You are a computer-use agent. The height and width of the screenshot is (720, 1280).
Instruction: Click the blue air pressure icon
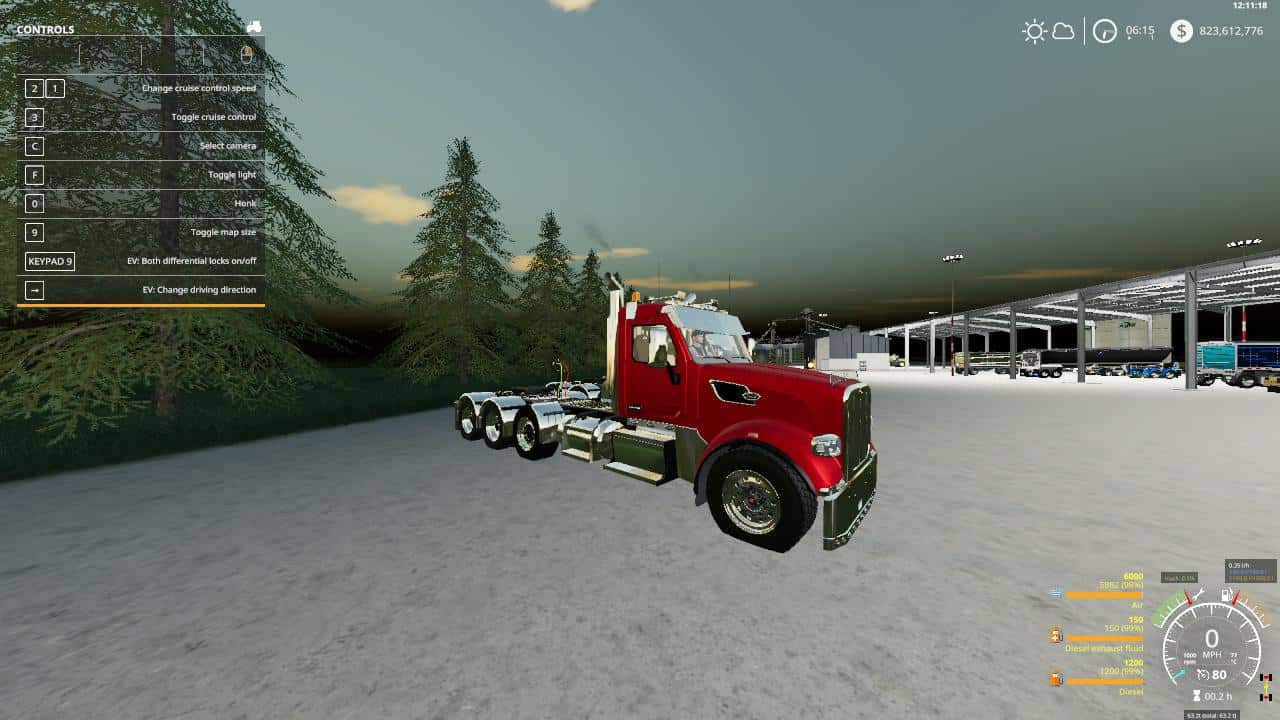(1056, 592)
